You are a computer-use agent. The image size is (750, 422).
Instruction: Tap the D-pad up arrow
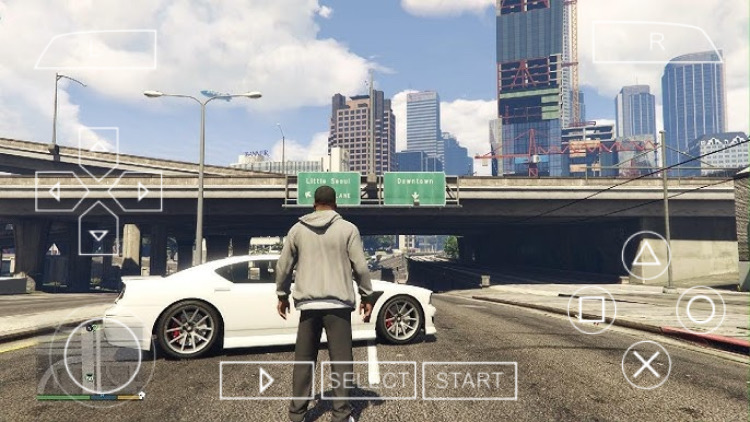(98, 147)
